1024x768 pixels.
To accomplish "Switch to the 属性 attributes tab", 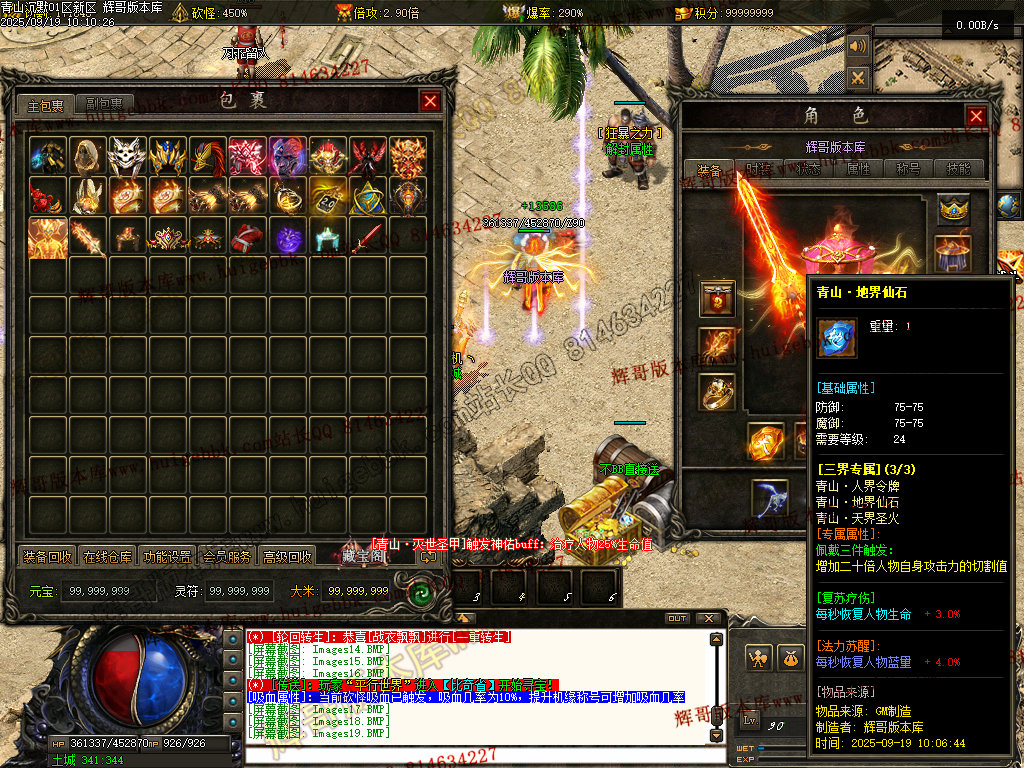I will click(x=859, y=170).
